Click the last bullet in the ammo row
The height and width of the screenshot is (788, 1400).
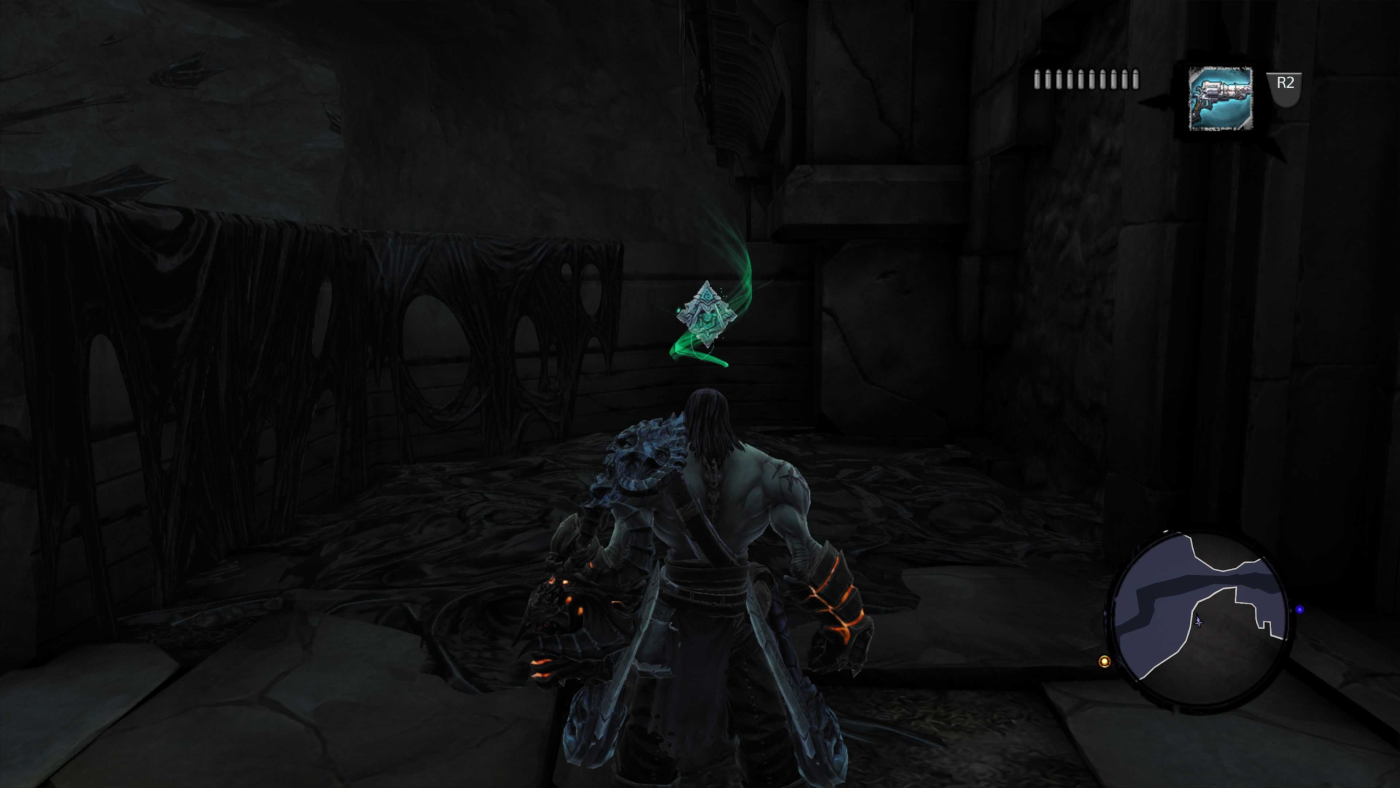(x=1134, y=77)
